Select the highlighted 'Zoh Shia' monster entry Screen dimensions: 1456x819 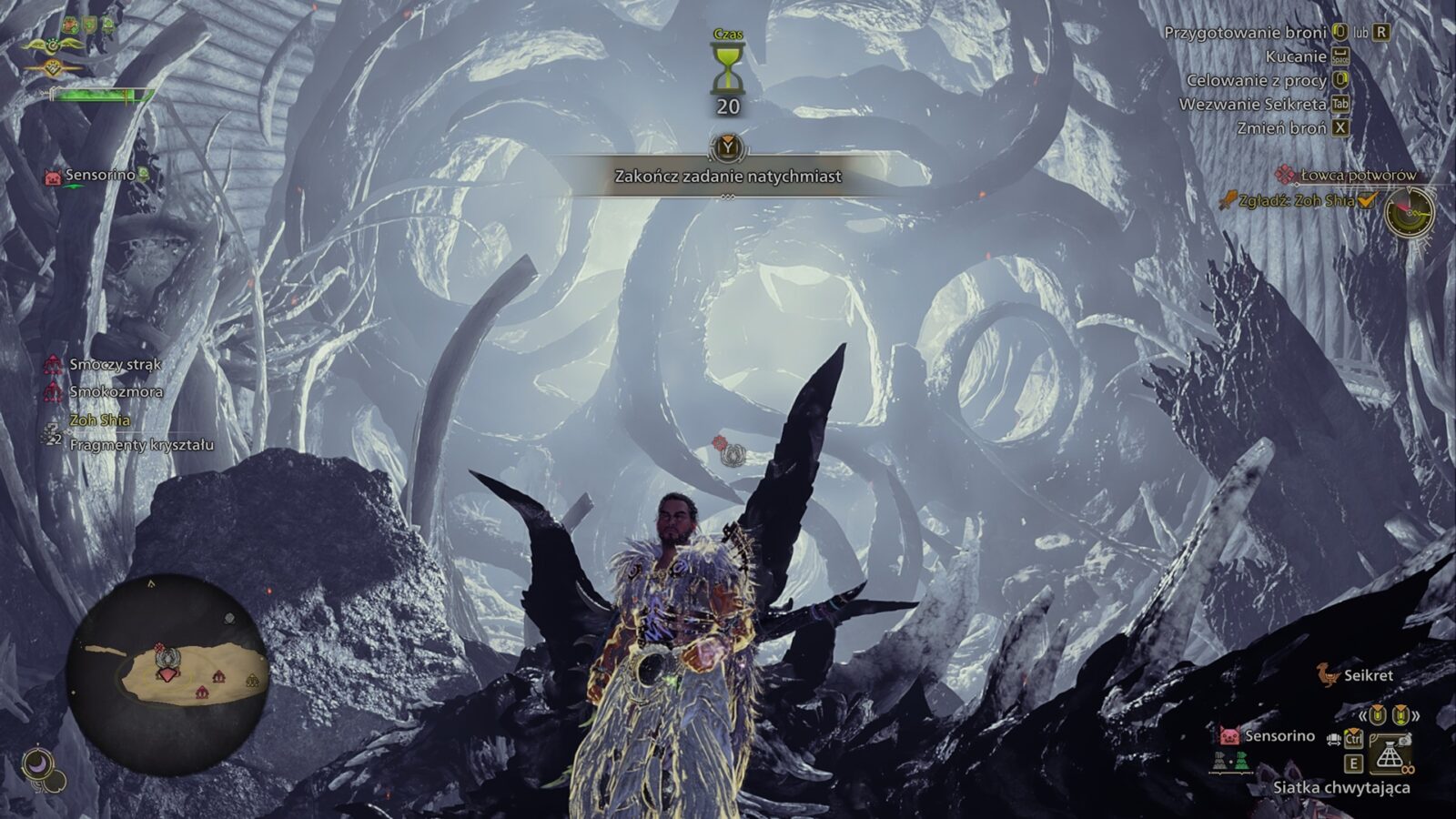99,420
